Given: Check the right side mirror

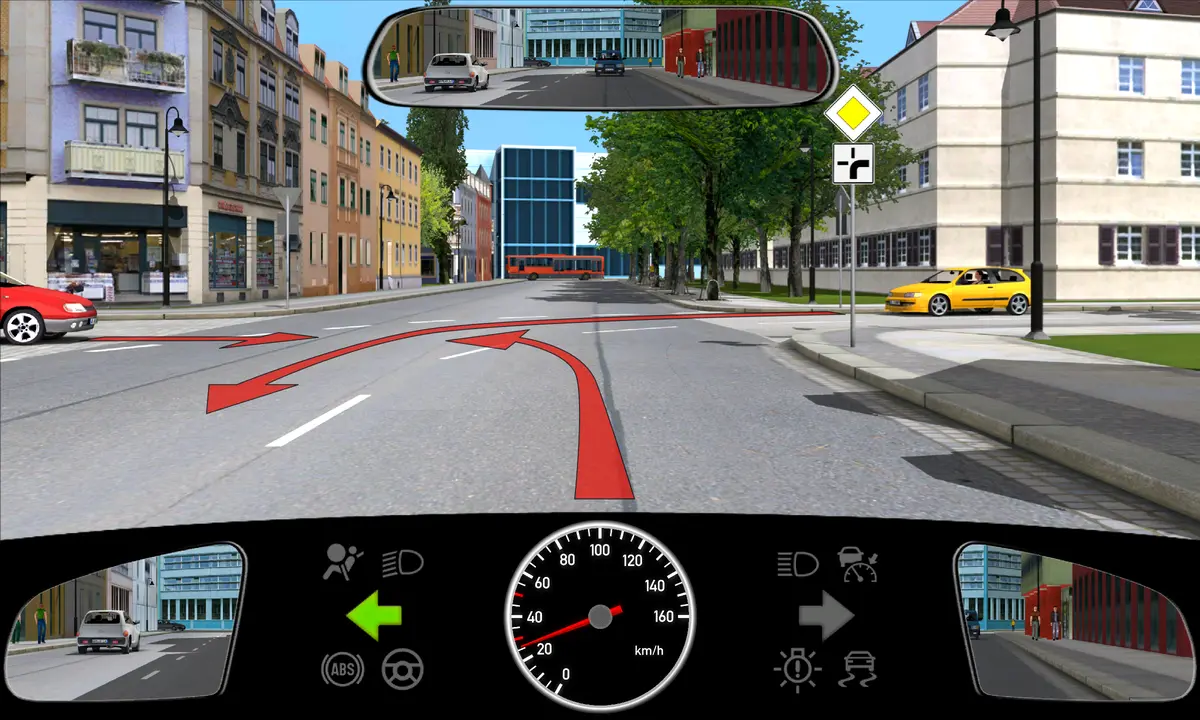Looking at the screenshot, I should pyautogui.click(x=1073, y=620).
